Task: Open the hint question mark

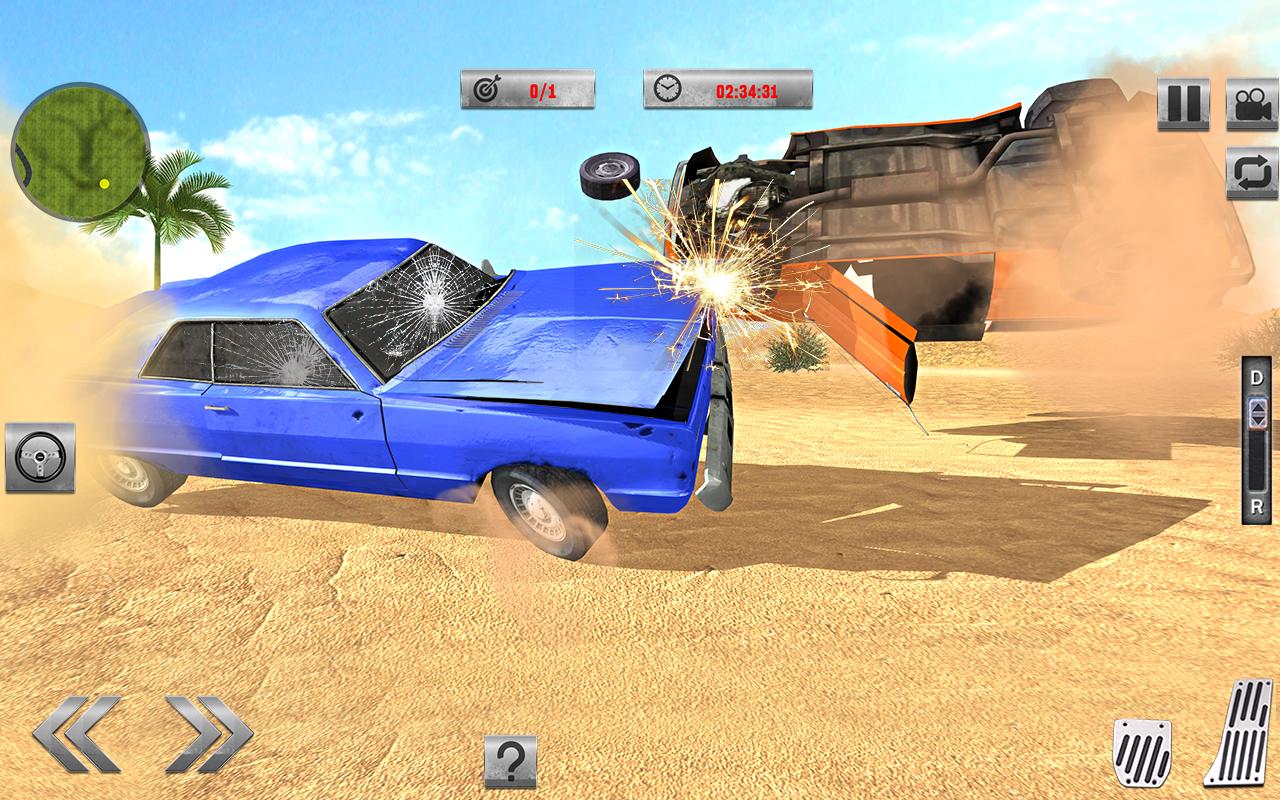Action: pyautogui.click(x=509, y=758)
